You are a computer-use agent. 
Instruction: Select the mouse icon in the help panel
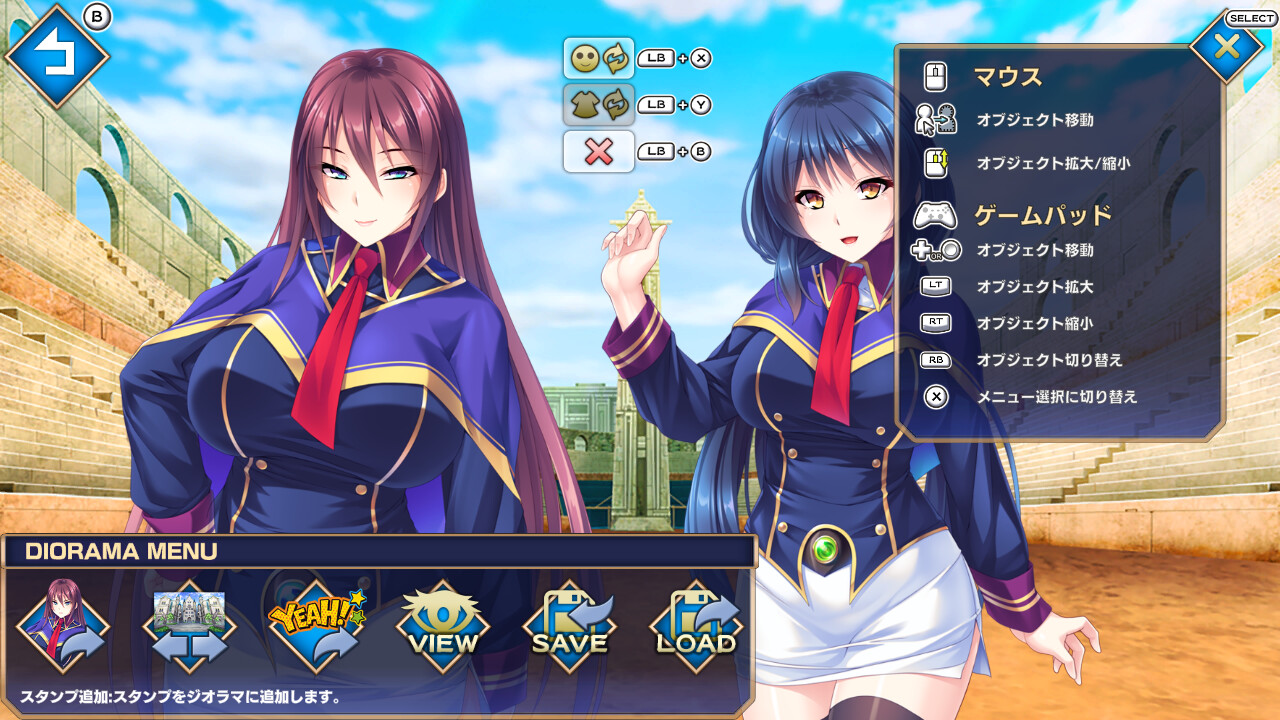[x=934, y=76]
